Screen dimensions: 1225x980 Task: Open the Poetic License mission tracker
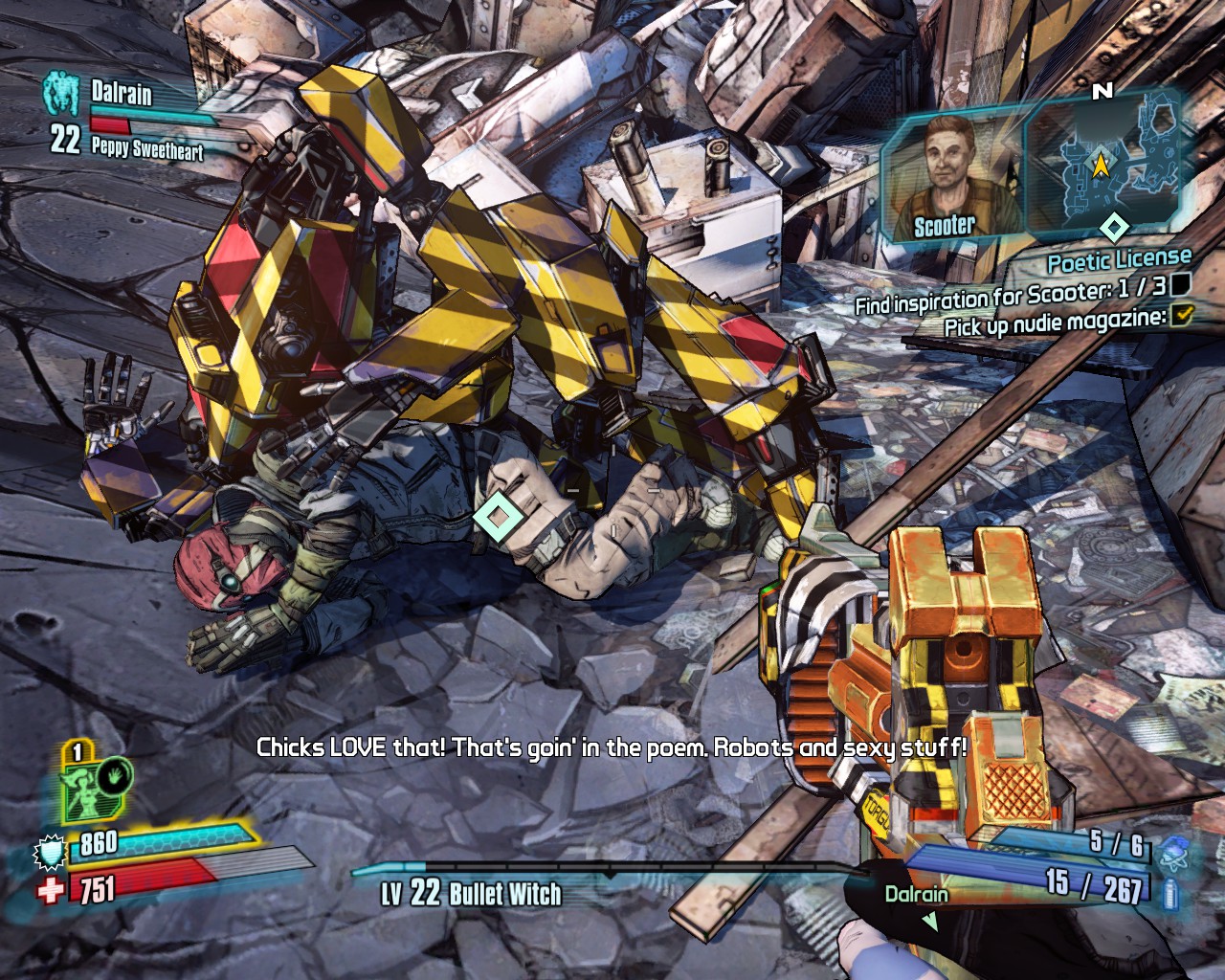pyautogui.click(x=1119, y=259)
